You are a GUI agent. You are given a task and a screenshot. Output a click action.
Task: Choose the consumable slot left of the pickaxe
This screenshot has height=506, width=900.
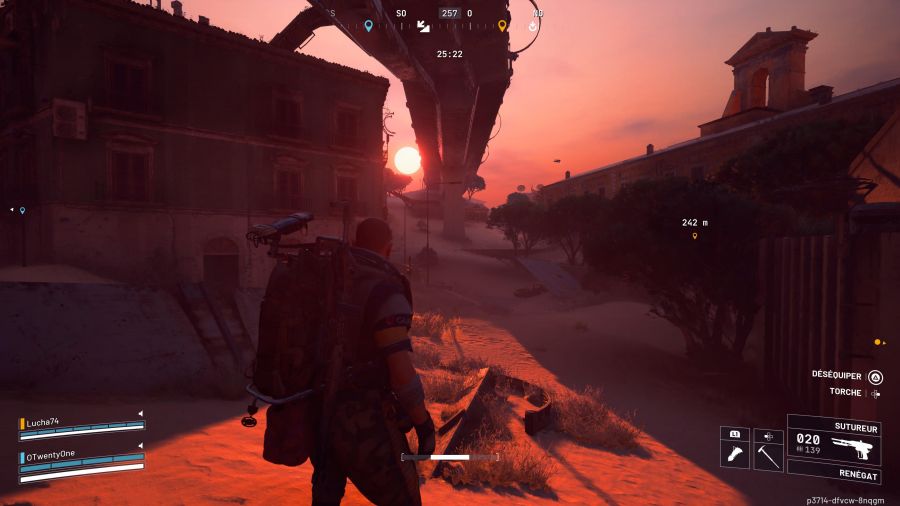[734, 453]
